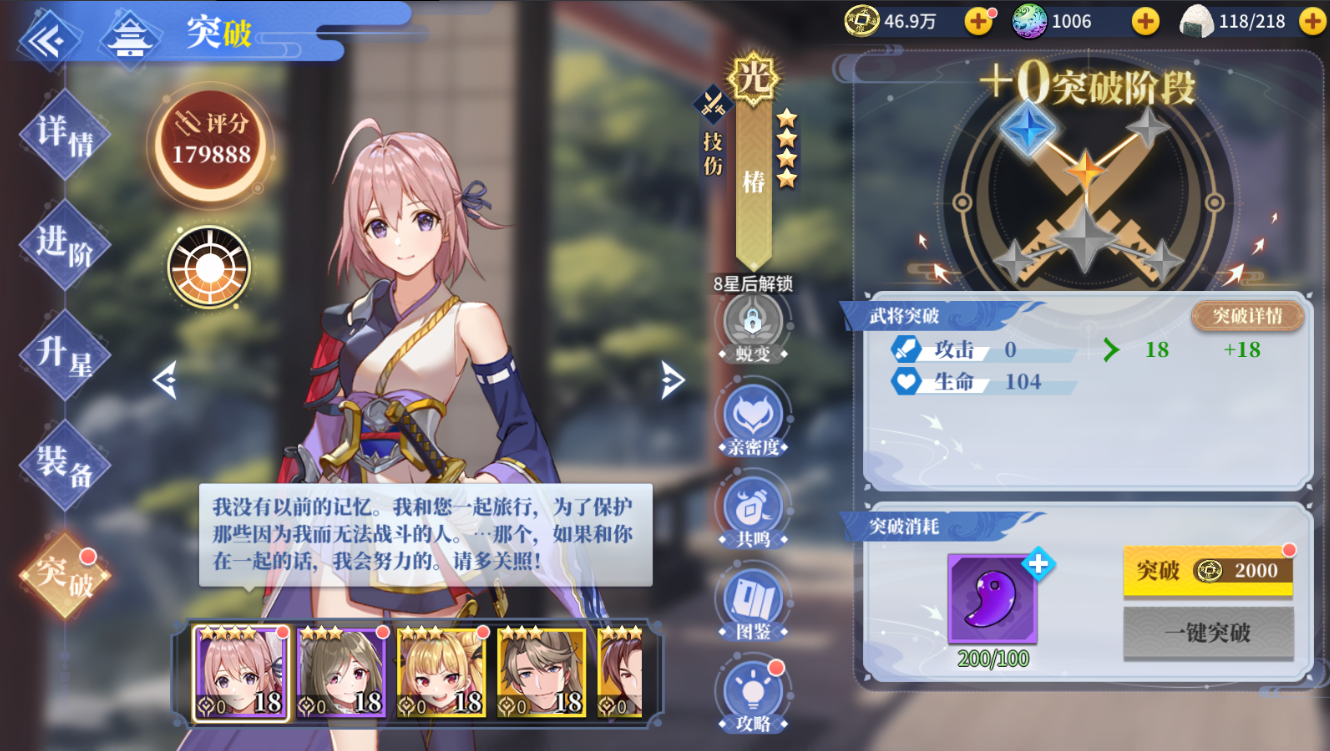Select the 装备 equipment tab

(65, 465)
